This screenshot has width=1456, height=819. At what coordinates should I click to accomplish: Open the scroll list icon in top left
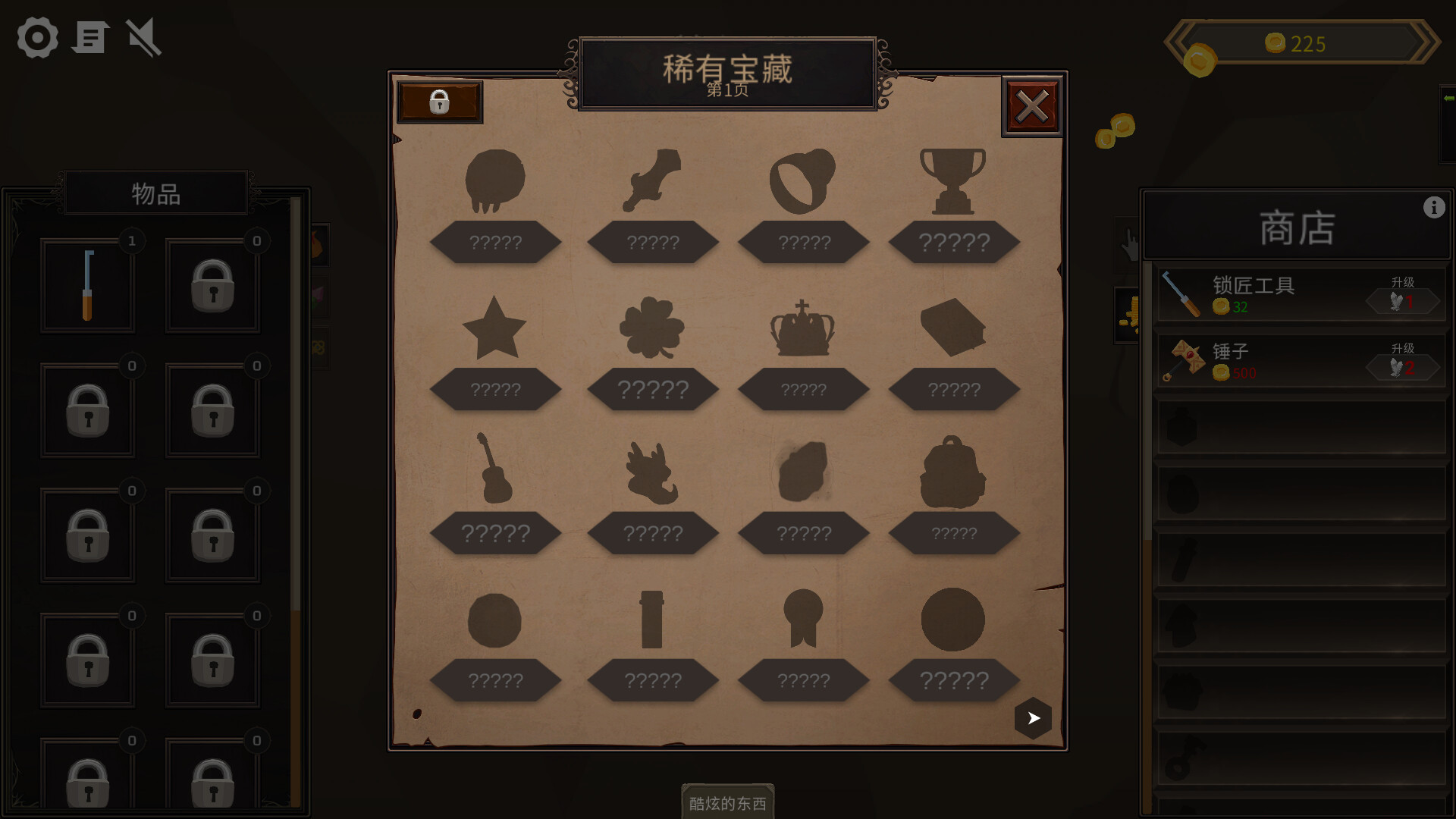click(x=90, y=38)
